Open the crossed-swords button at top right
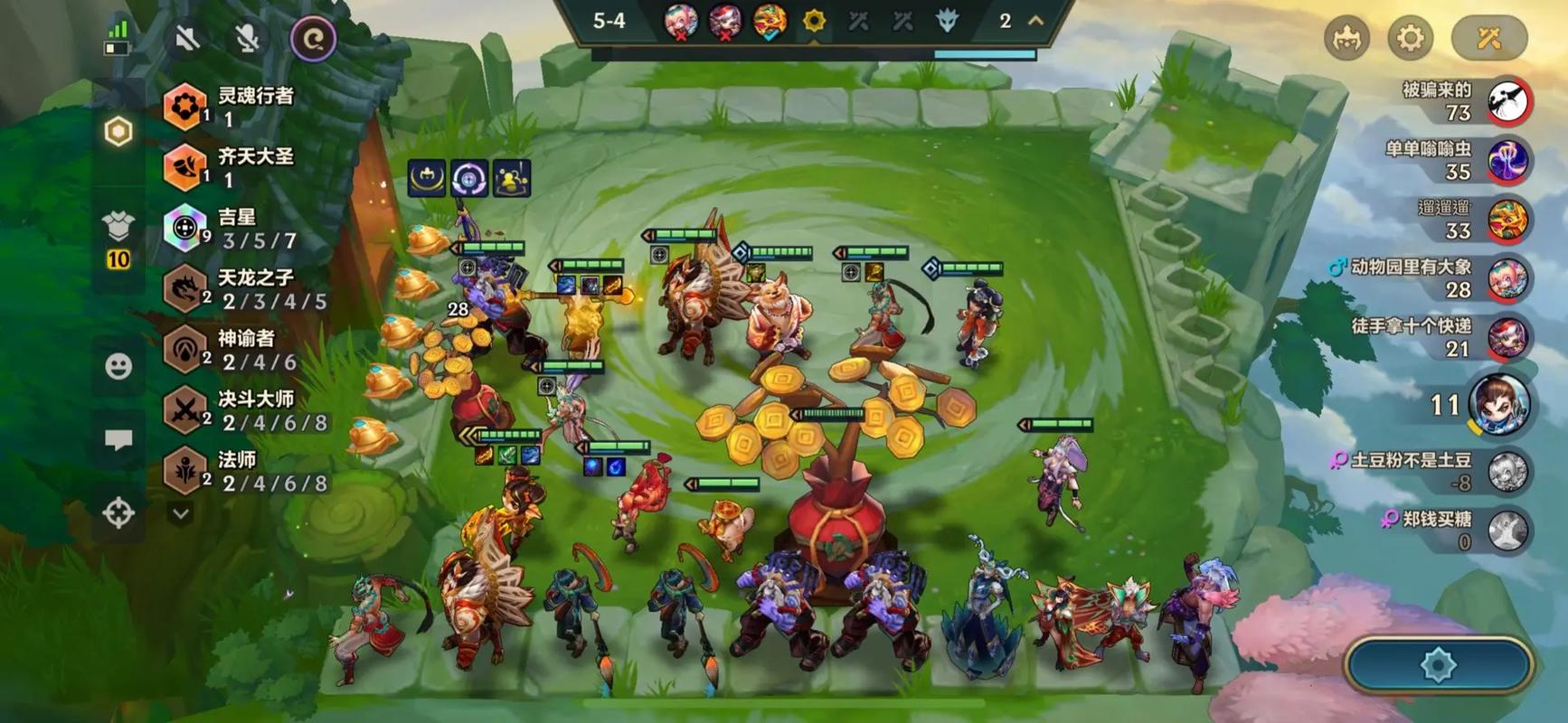 pyautogui.click(x=1488, y=38)
